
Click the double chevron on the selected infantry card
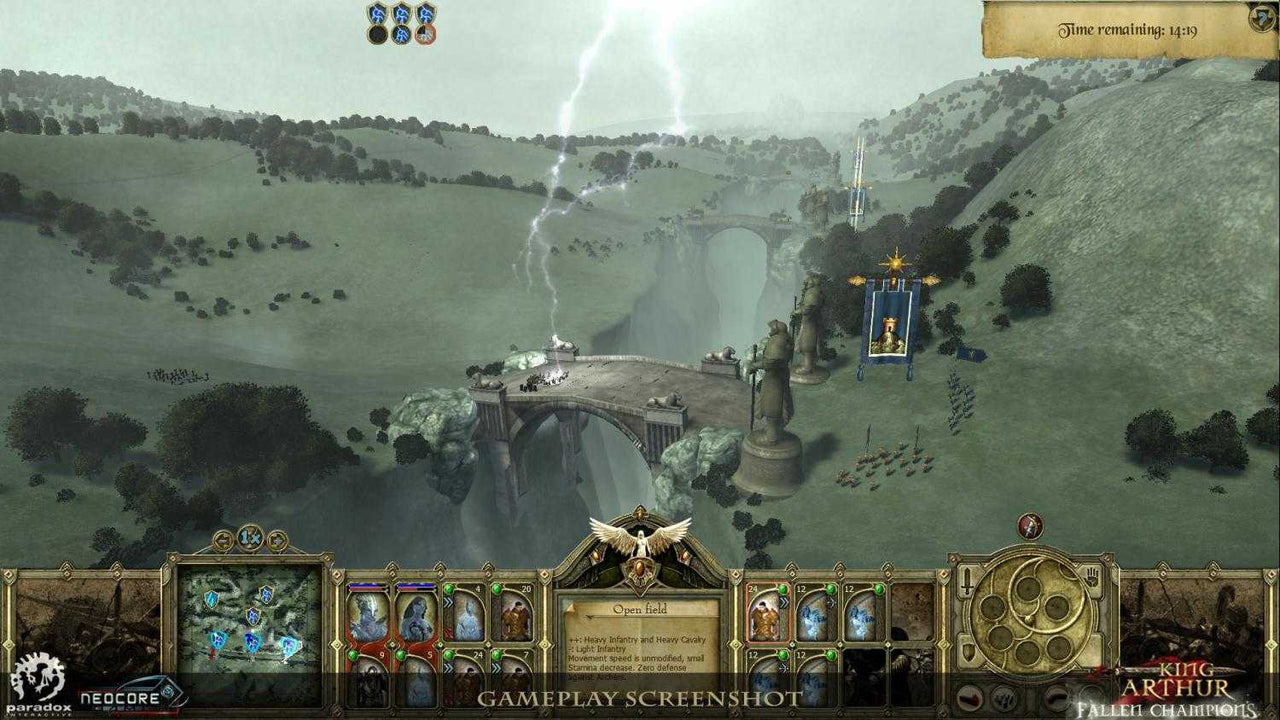point(783,603)
